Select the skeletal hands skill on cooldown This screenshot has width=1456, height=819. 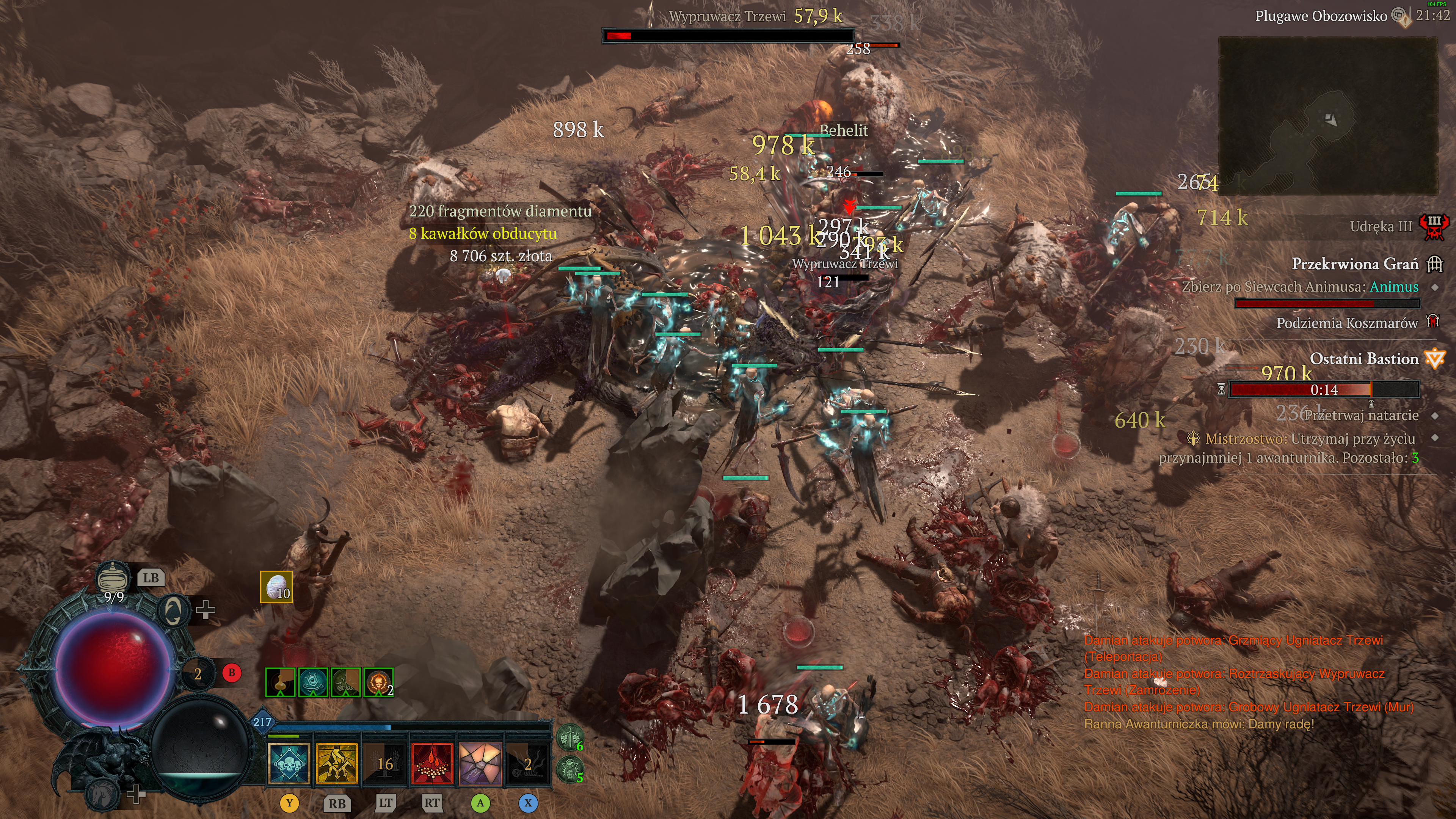pos(385,764)
